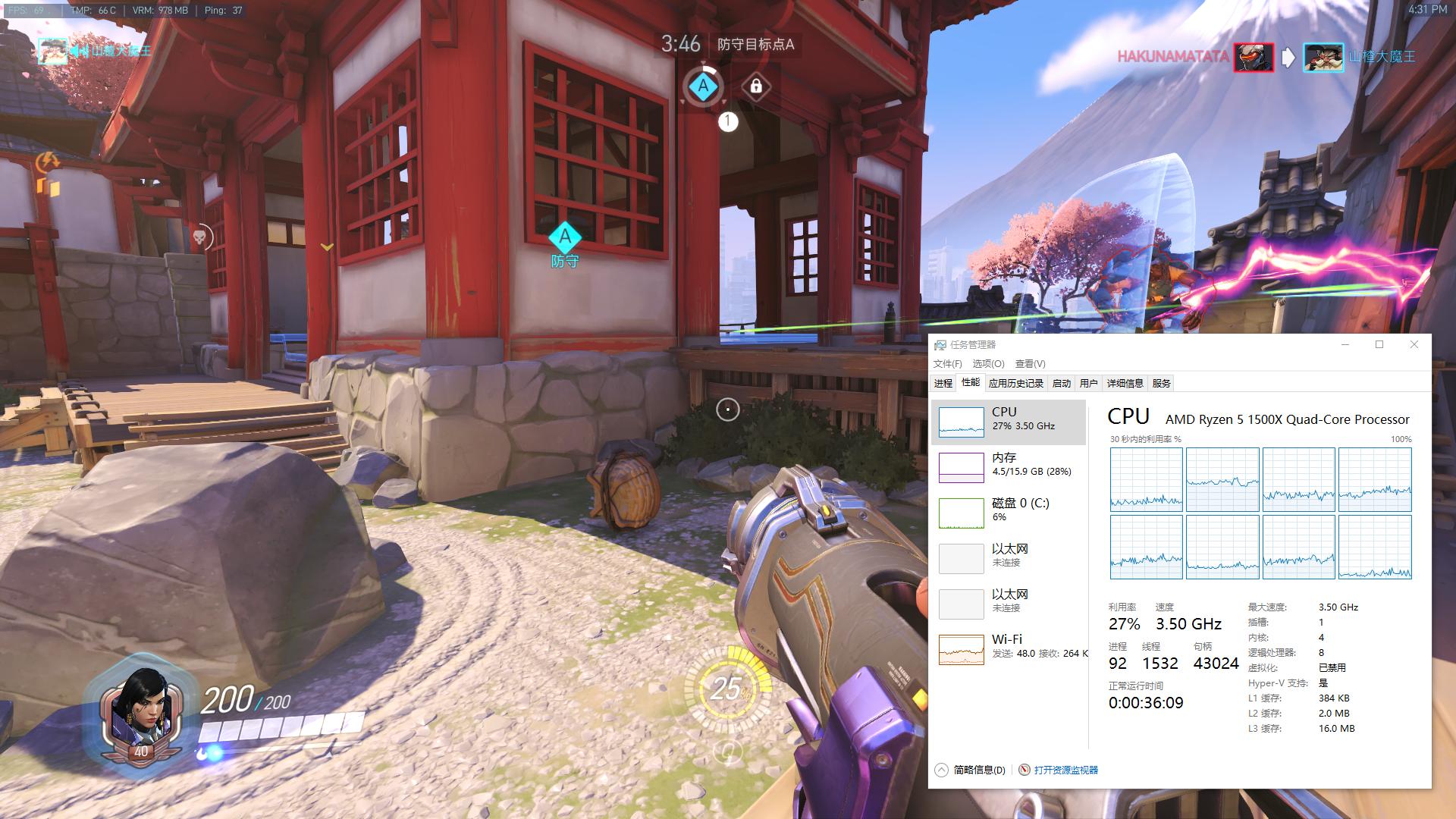Close the Task Manager window
Viewport: 1456px width, 819px height.
1414,344
